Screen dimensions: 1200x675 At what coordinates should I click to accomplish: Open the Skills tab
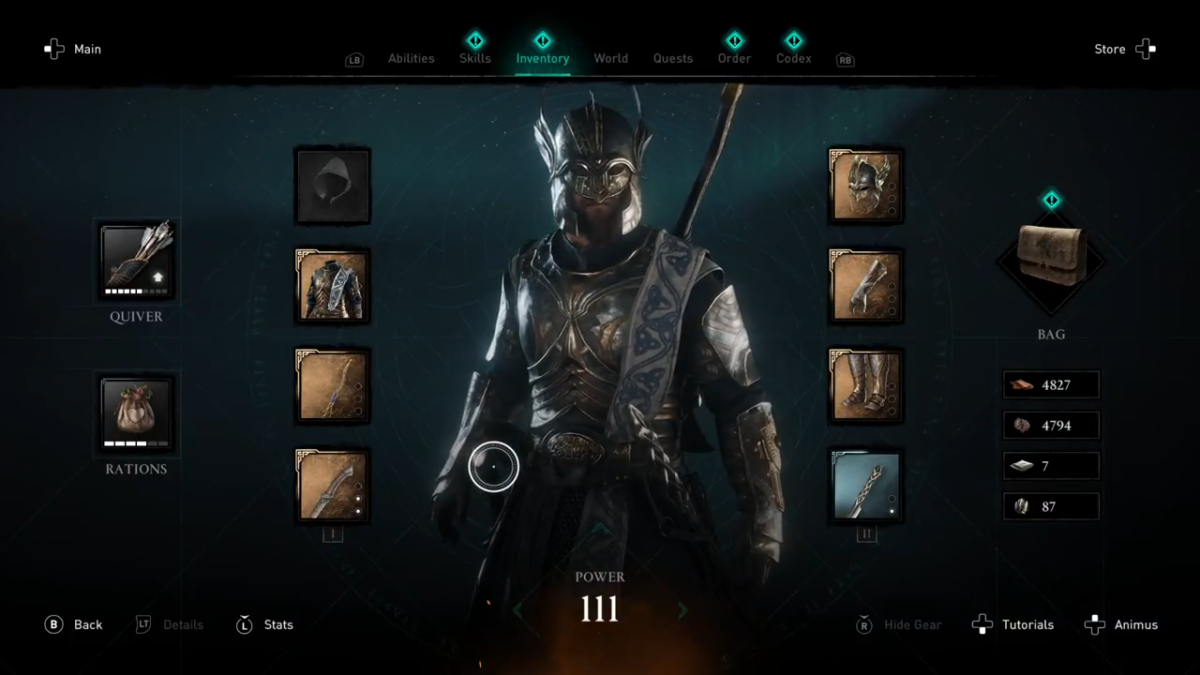tap(475, 58)
